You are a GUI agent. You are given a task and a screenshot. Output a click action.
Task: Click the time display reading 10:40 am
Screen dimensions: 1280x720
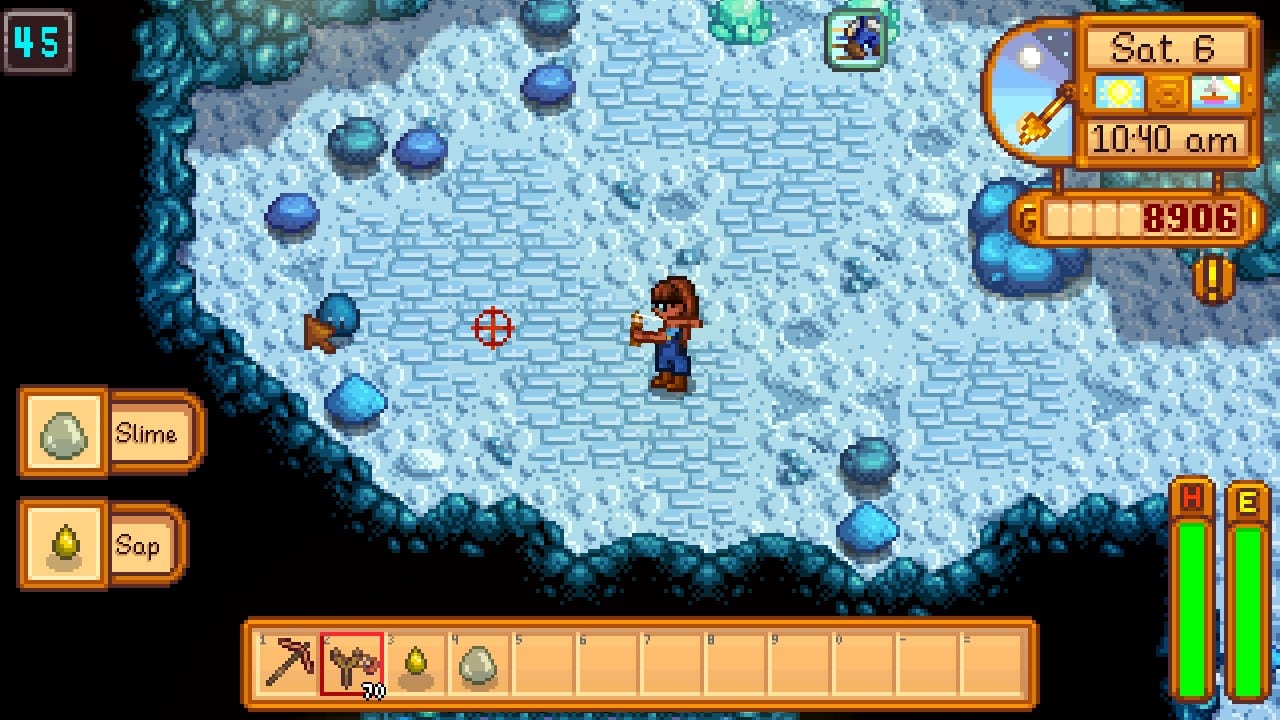click(x=1167, y=138)
